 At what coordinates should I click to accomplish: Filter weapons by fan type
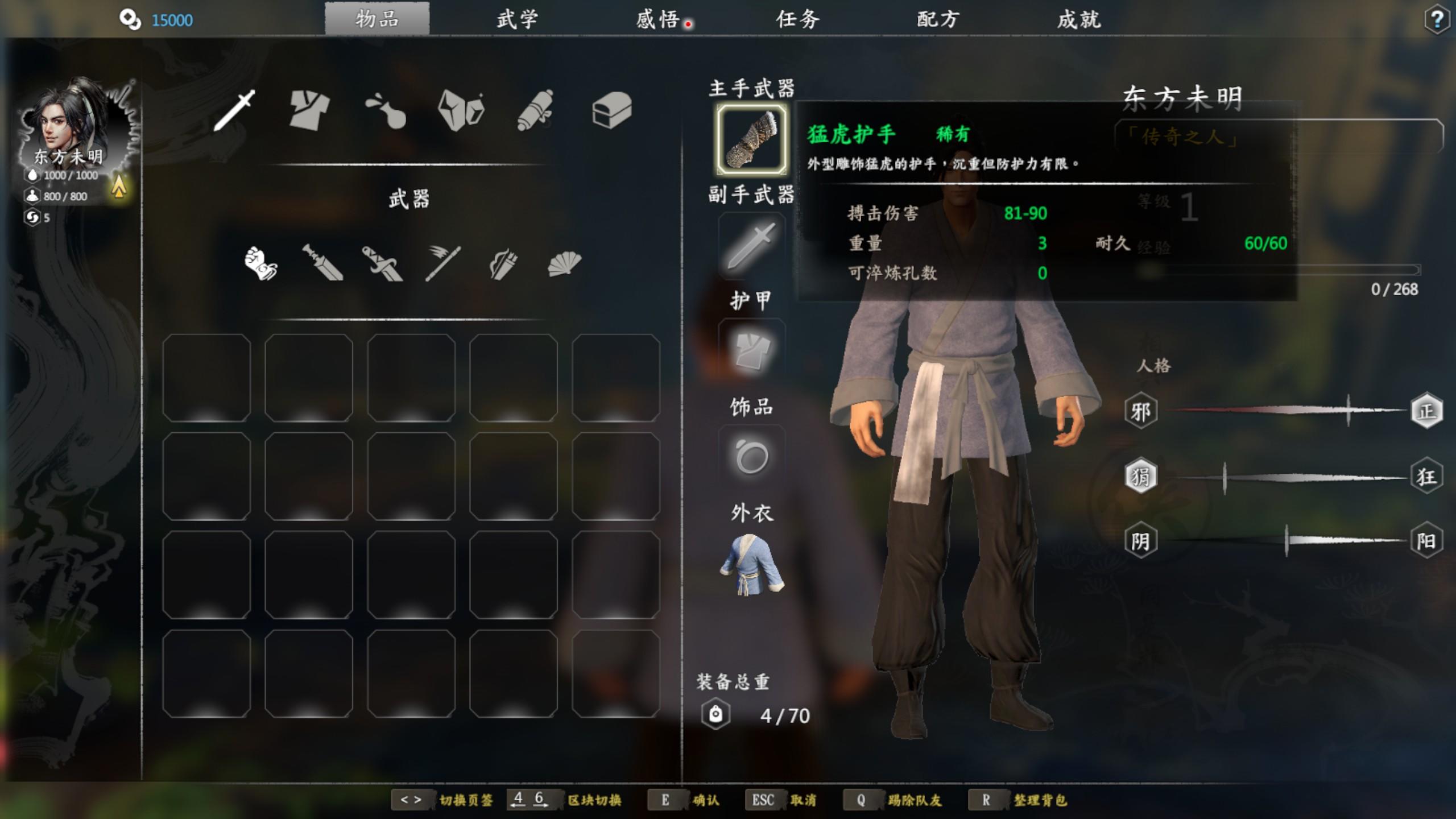coord(564,264)
